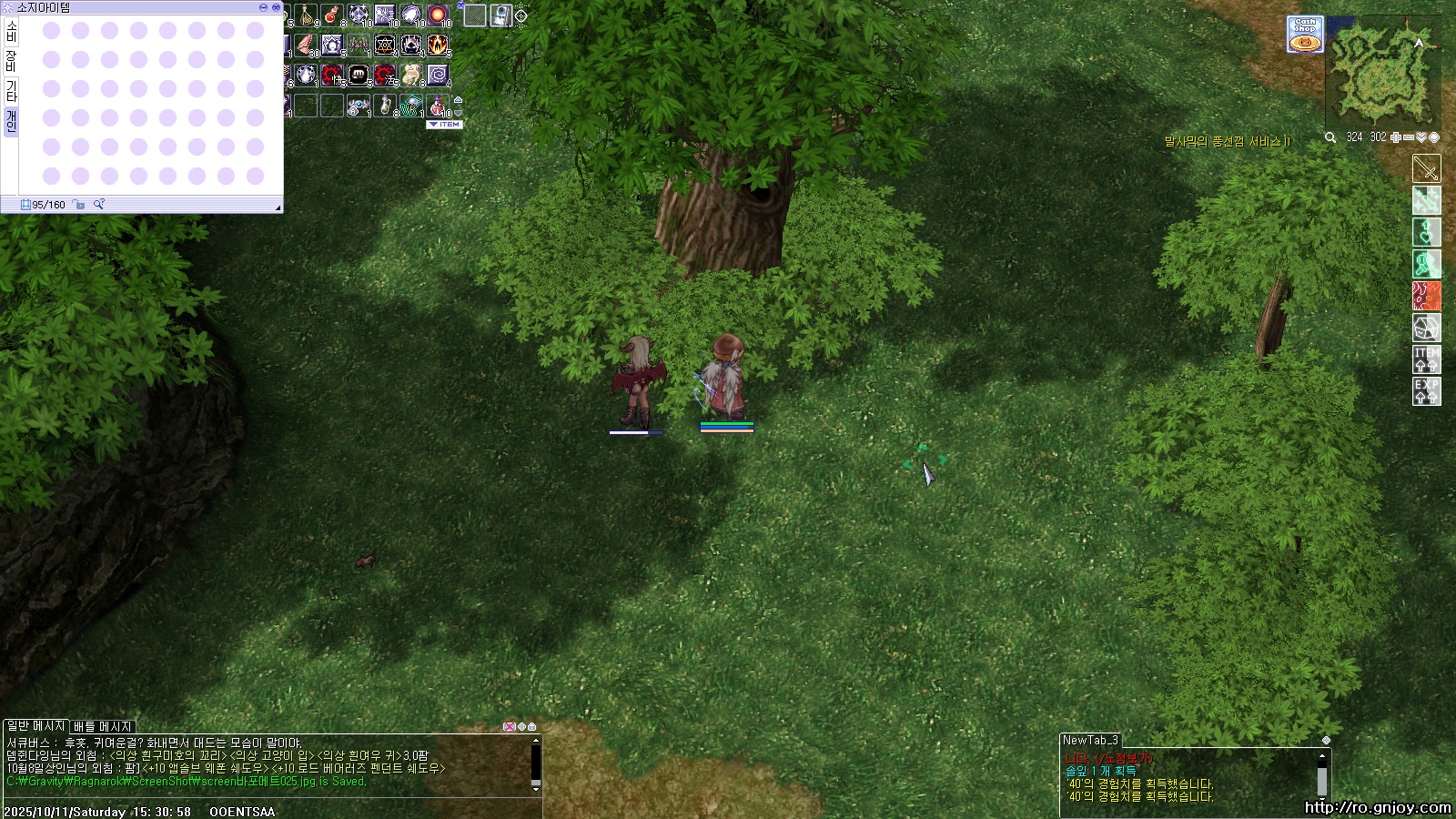Show the 기타 miscellaneous tab
Image resolution: width=1456 pixels, height=819 pixels.
(11, 90)
